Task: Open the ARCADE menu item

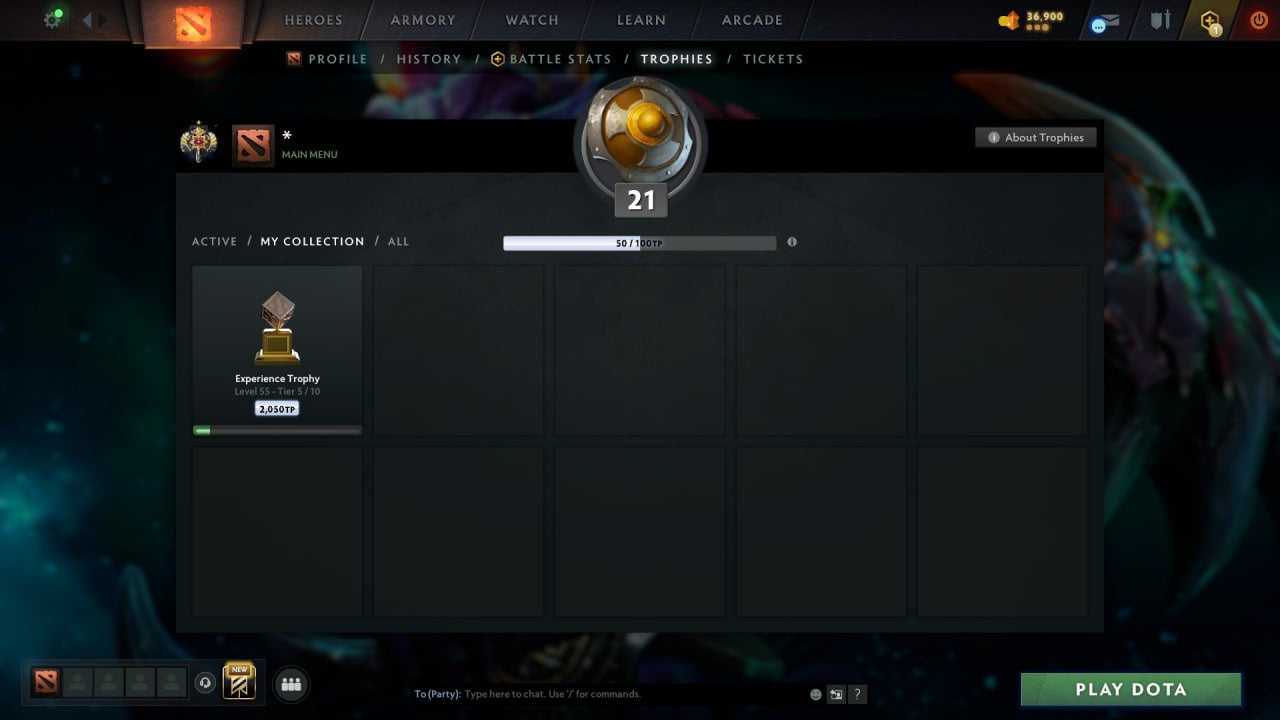Action: coord(751,20)
